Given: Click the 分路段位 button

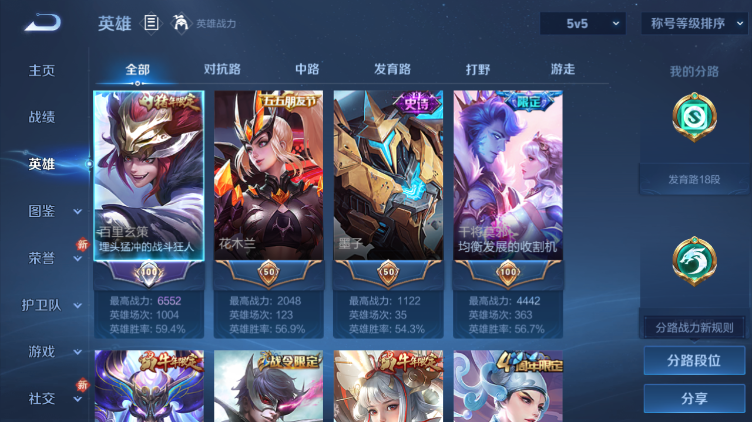Looking at the screenshot, I should pyautogui.click(x=694, y=361).
